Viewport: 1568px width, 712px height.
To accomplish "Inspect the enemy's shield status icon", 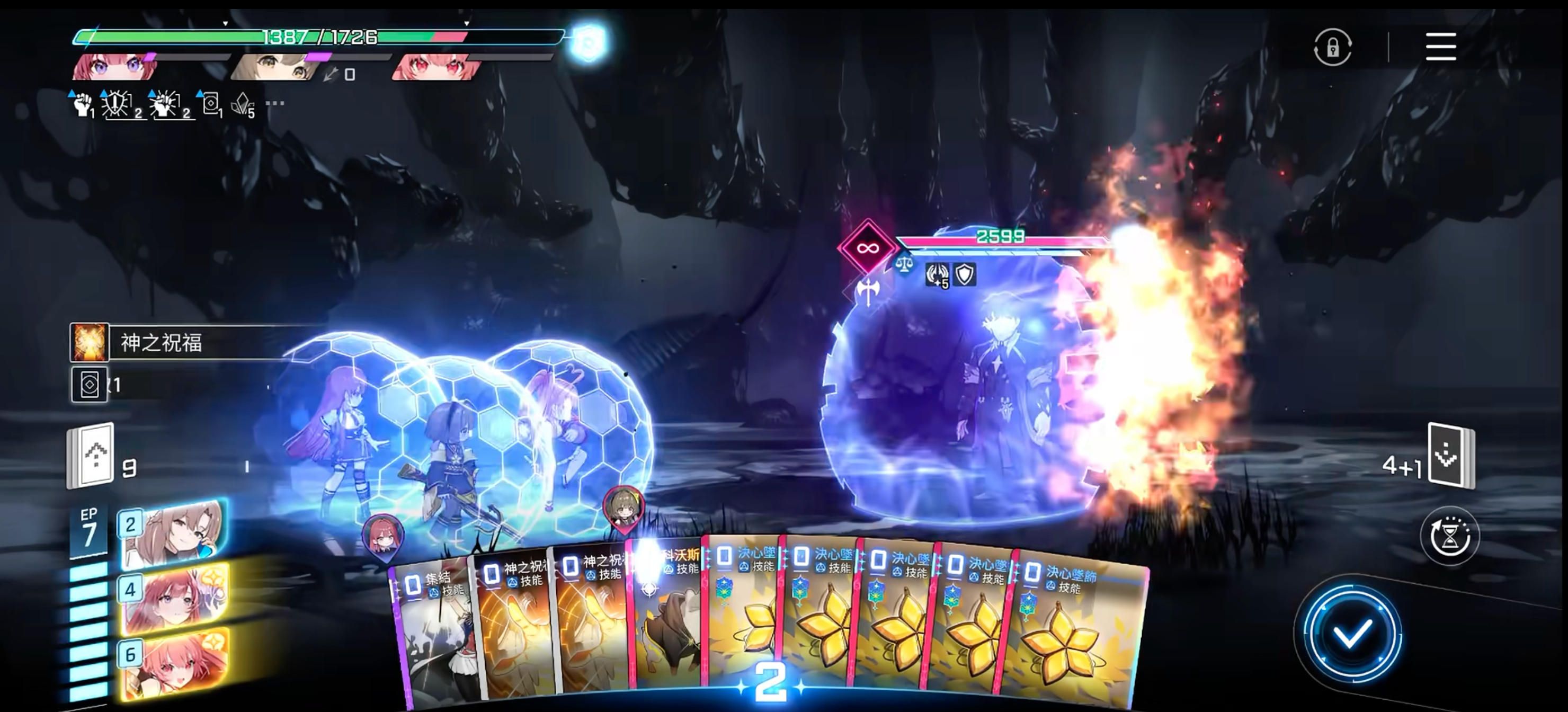I will coord(965,274).
